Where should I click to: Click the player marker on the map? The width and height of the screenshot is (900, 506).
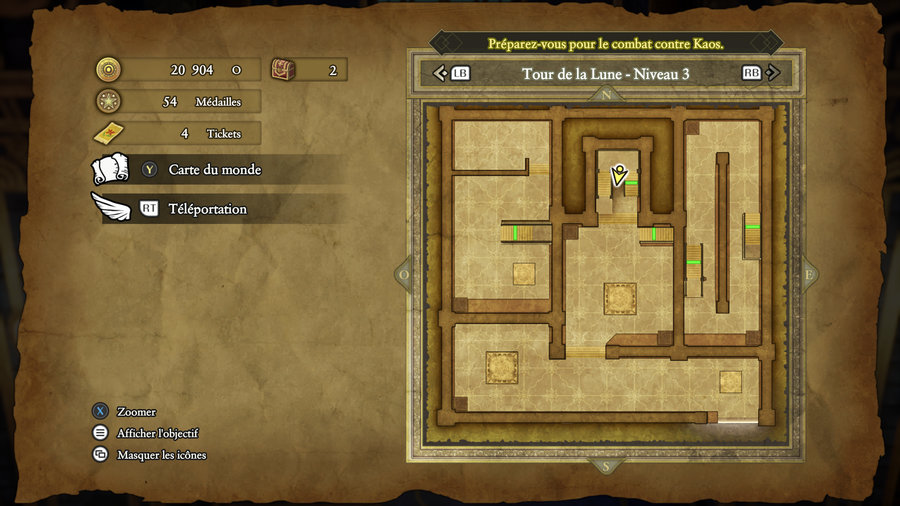[619, 176]
